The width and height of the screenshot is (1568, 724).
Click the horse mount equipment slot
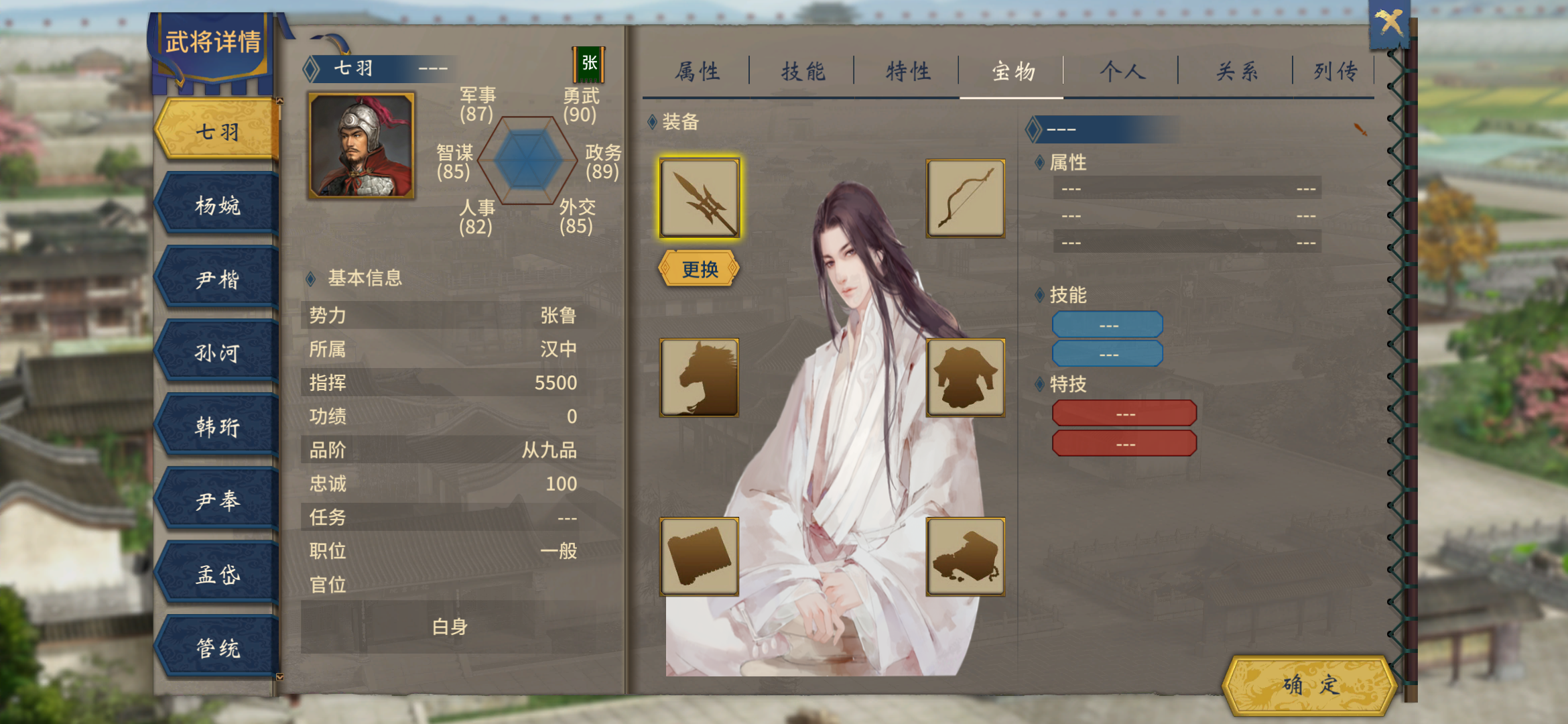coord(700,377)
